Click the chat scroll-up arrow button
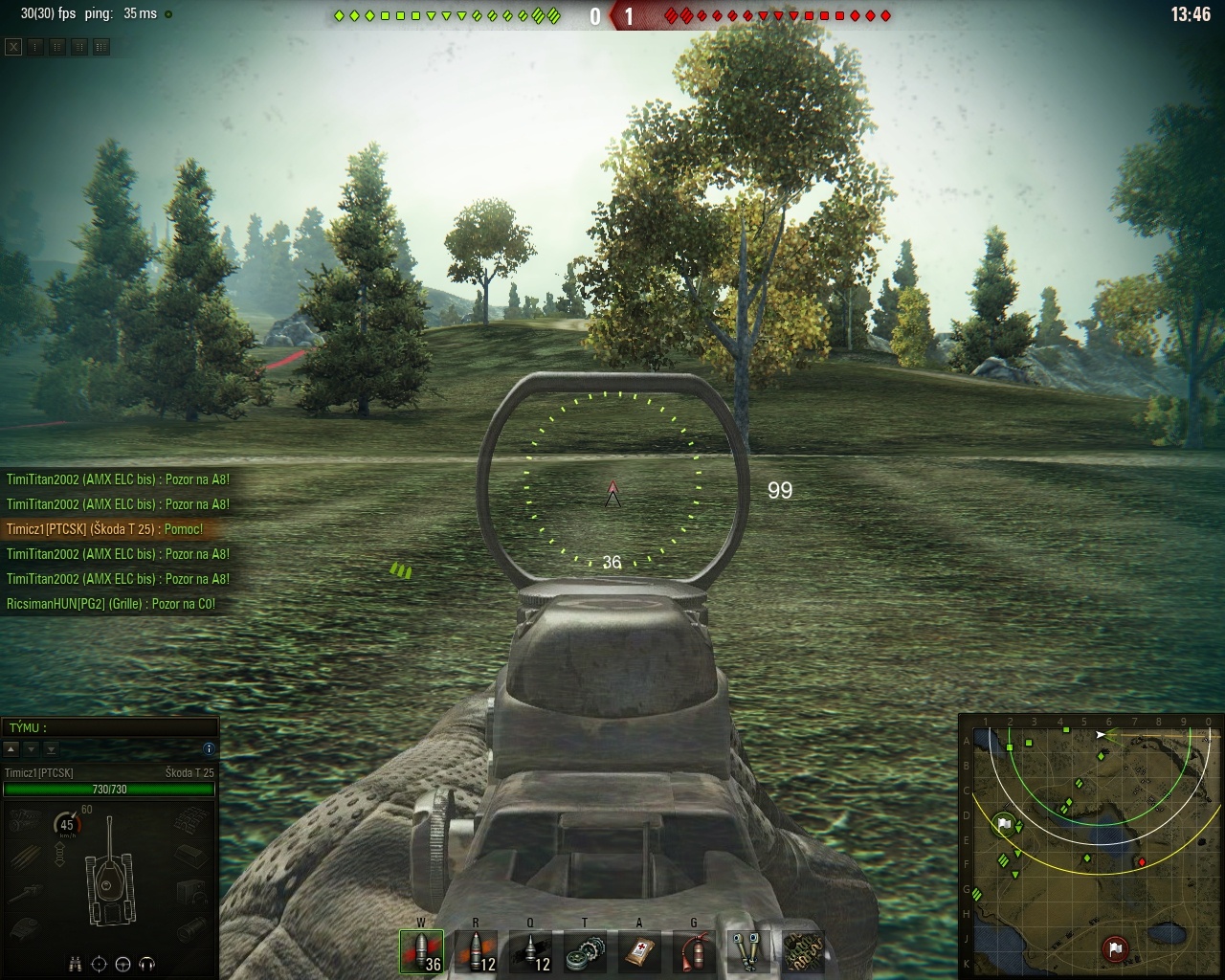 click(11, 748)
